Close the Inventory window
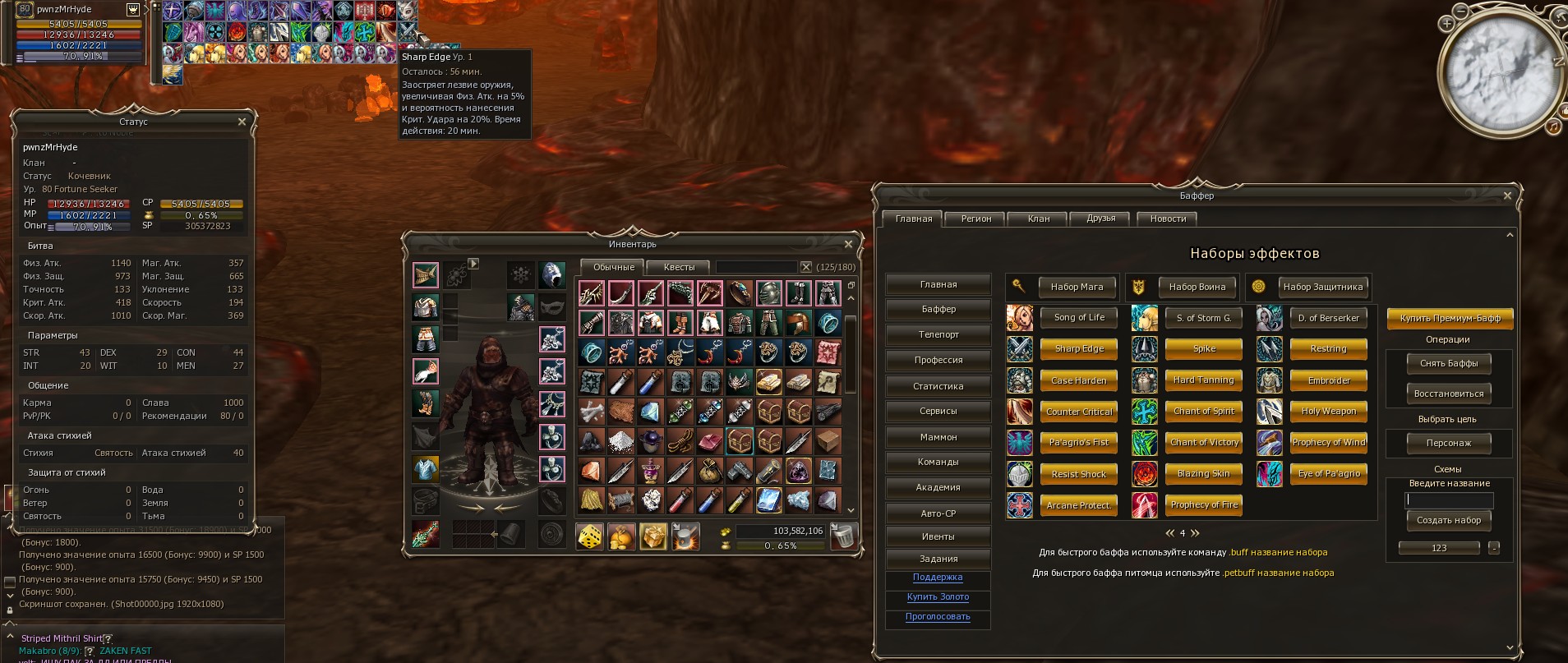This screenshot has width=1568, height=663. point(848,244)
